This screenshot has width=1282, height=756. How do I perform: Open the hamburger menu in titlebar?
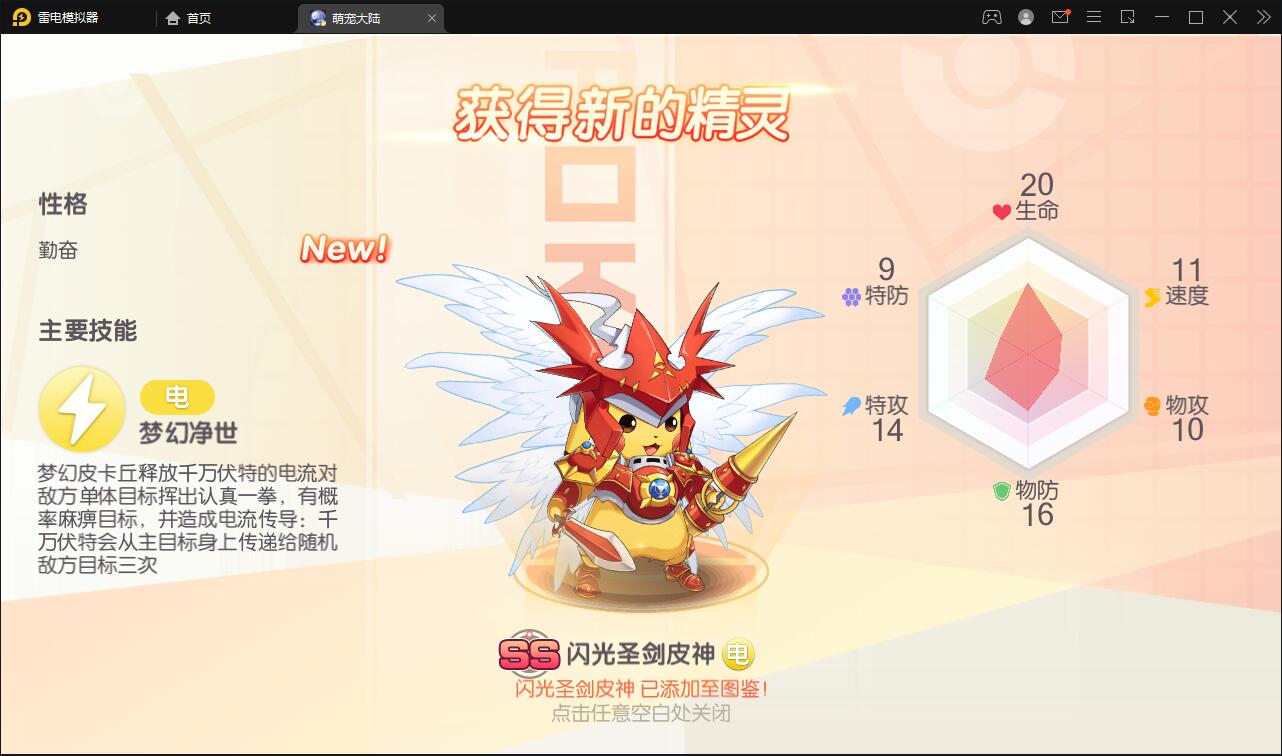[x=1094, y=17]
